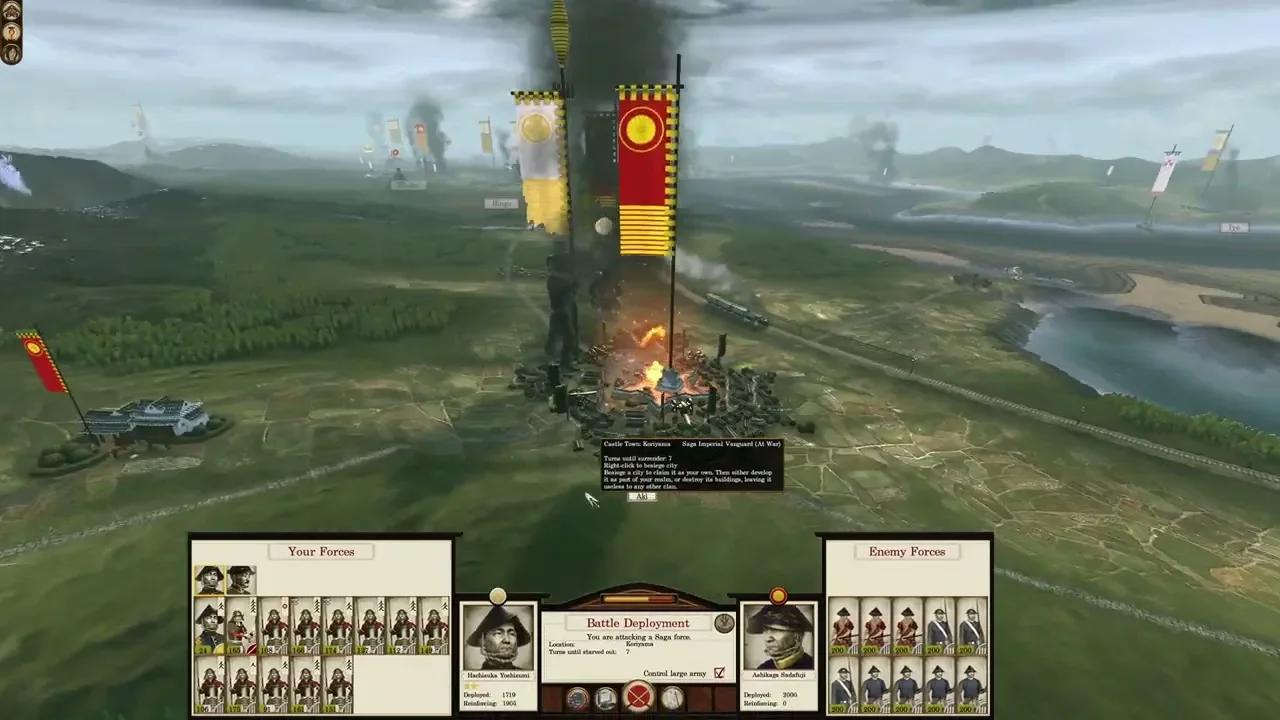Click the Bingo province label on the map
This screenshot has height=720, width=1280.
point(500,203)
